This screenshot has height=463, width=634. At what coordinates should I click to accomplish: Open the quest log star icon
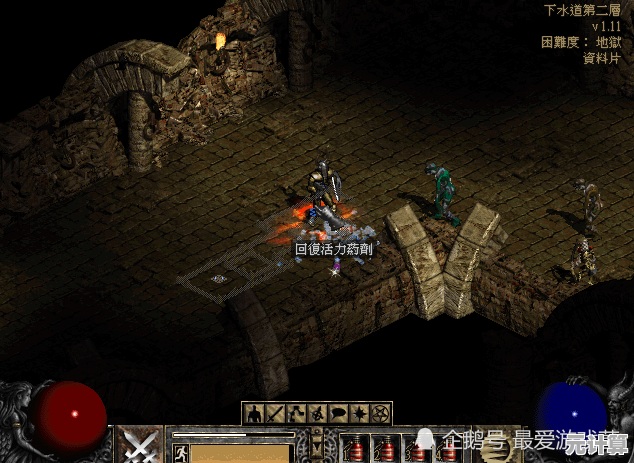(359, 413)
